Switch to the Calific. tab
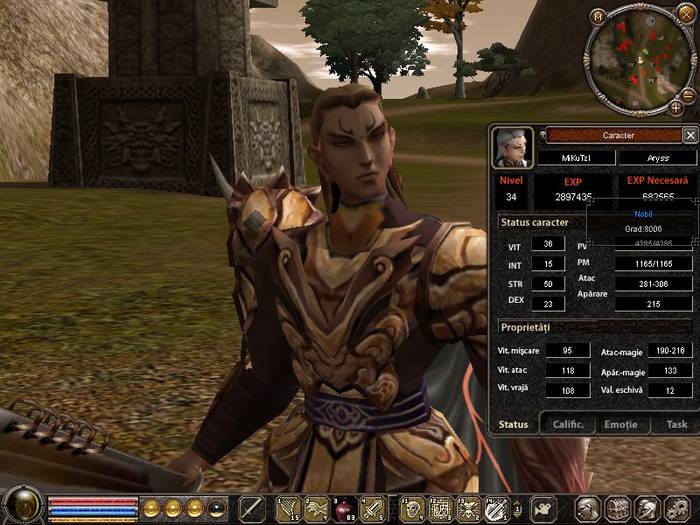Viewport: 700px width, 525px height. pos(568,425)
